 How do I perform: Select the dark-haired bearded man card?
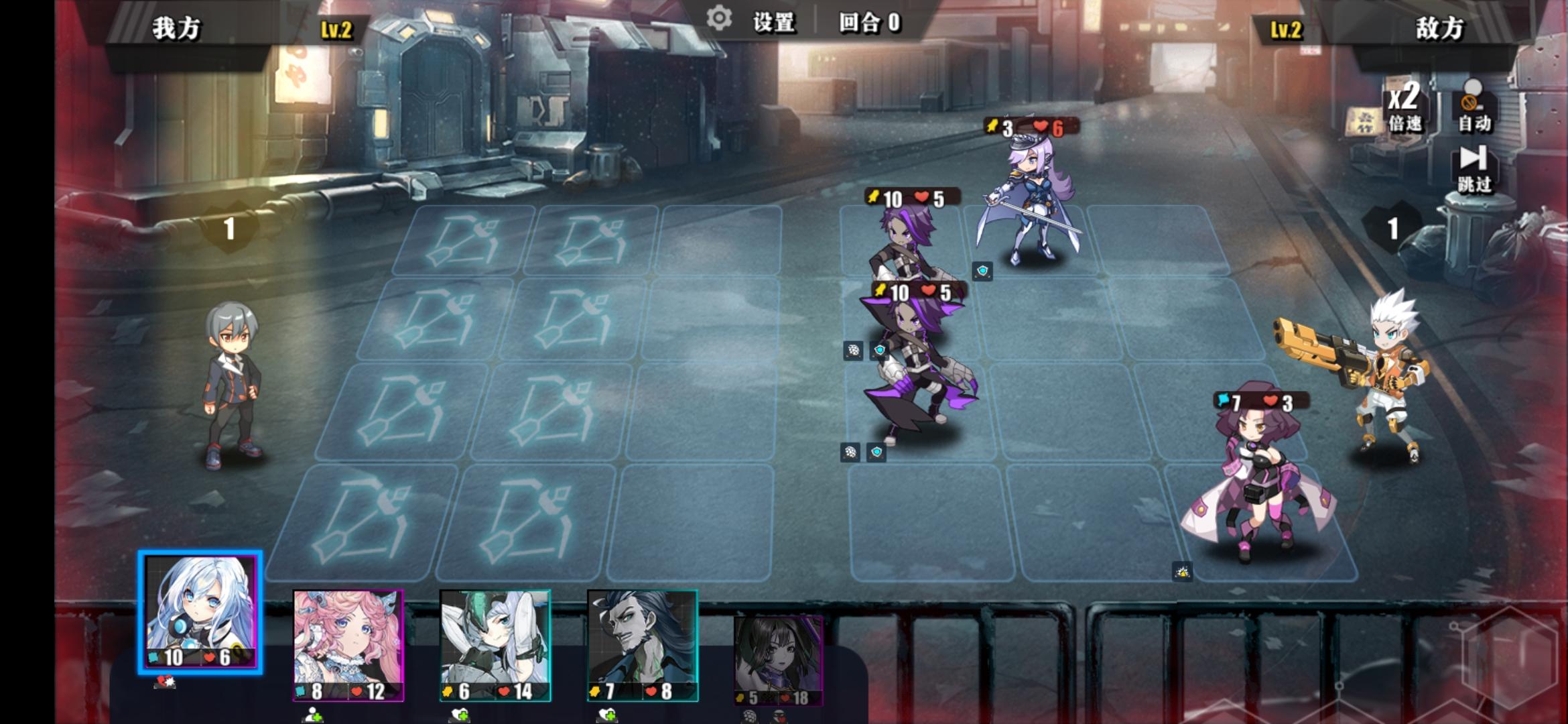click(642, 645)
